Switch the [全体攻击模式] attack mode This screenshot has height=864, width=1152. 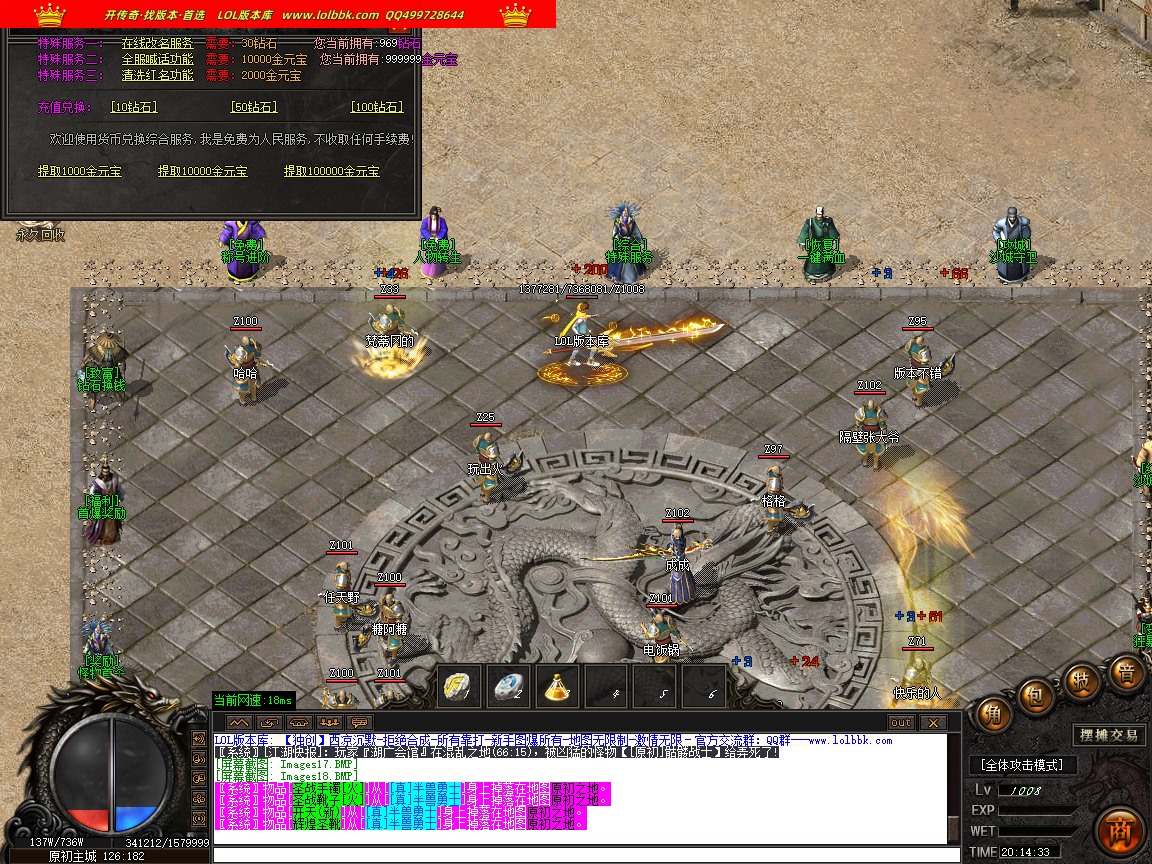[1021, 765]
